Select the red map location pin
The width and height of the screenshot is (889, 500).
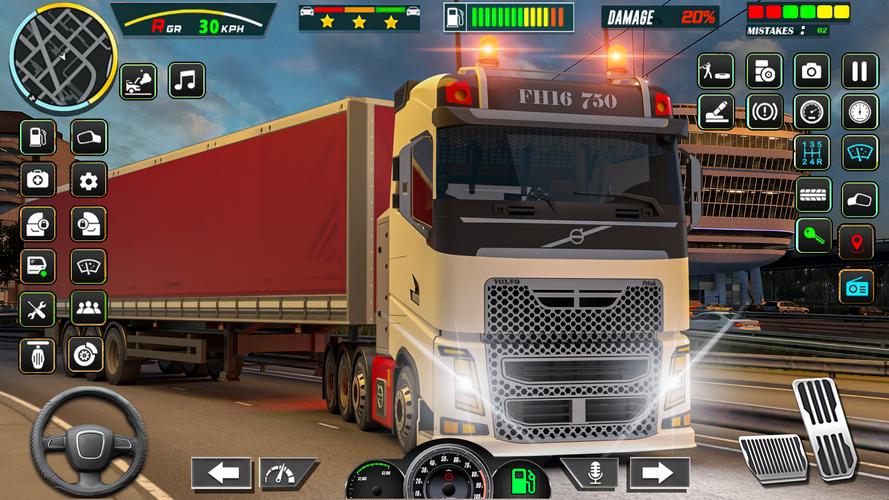pos(857,241)
